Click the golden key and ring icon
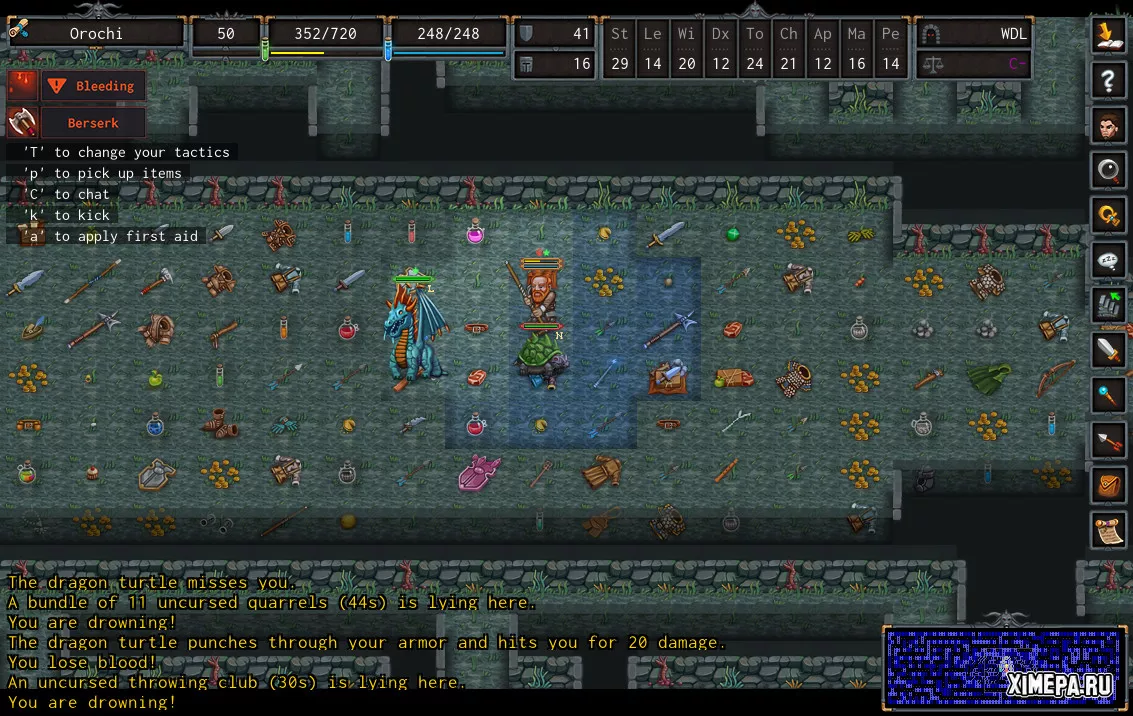 (x=1108, y=216)
